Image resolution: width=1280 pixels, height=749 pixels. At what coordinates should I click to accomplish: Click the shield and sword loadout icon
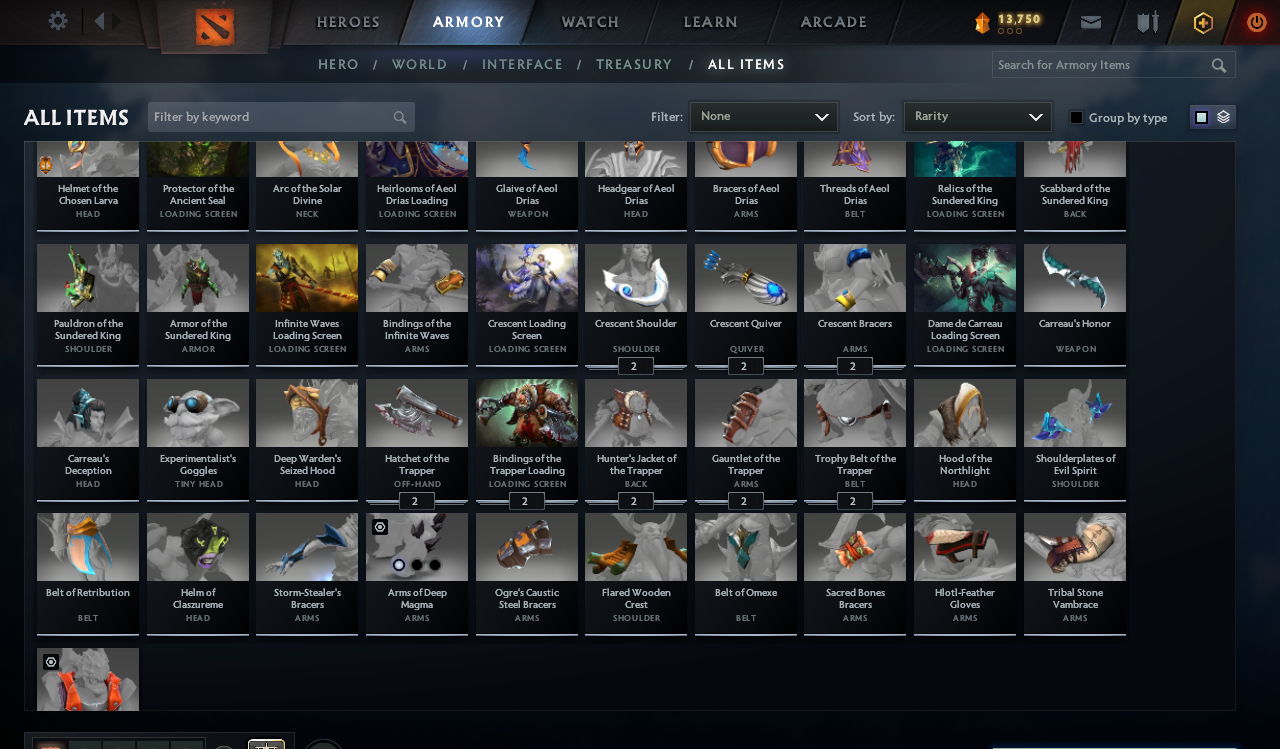pyautogui.click(x=1147, y=21)
